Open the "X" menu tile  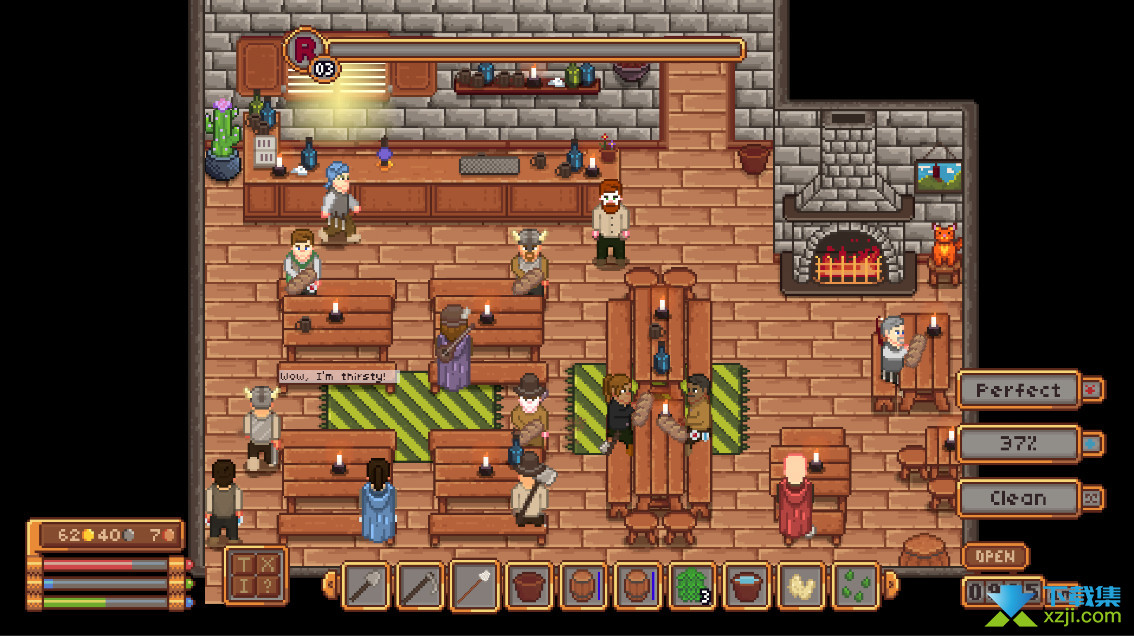point(267,565)
